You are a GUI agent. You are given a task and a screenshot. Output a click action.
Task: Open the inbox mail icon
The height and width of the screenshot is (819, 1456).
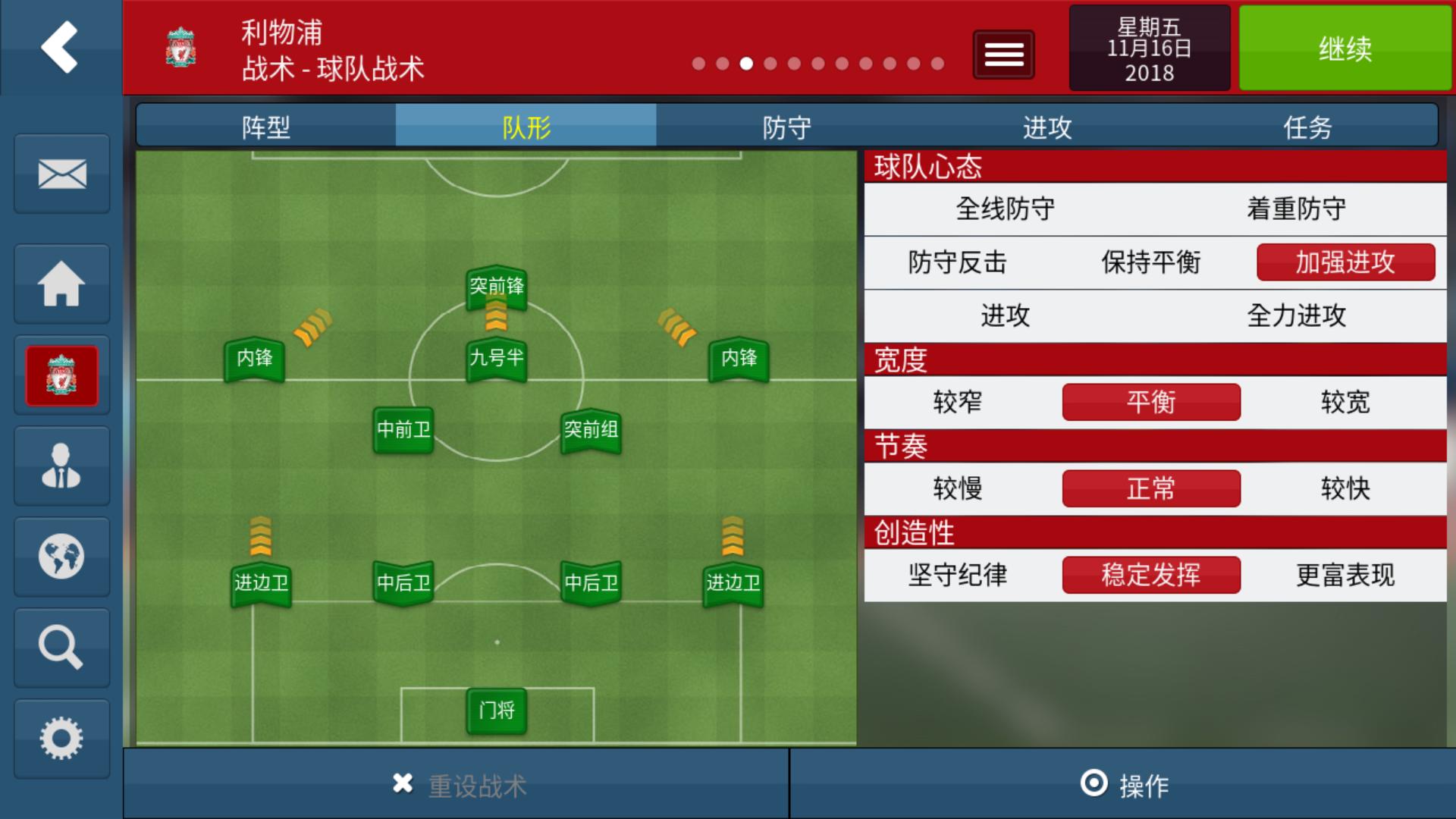click(61, 174)
